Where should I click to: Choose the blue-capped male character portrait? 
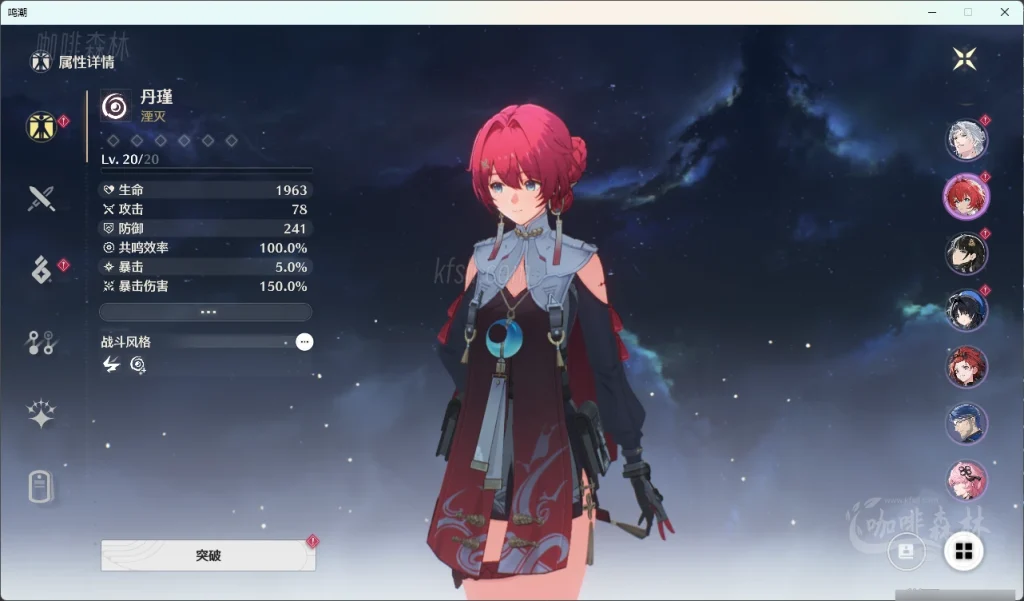(966, 424)
